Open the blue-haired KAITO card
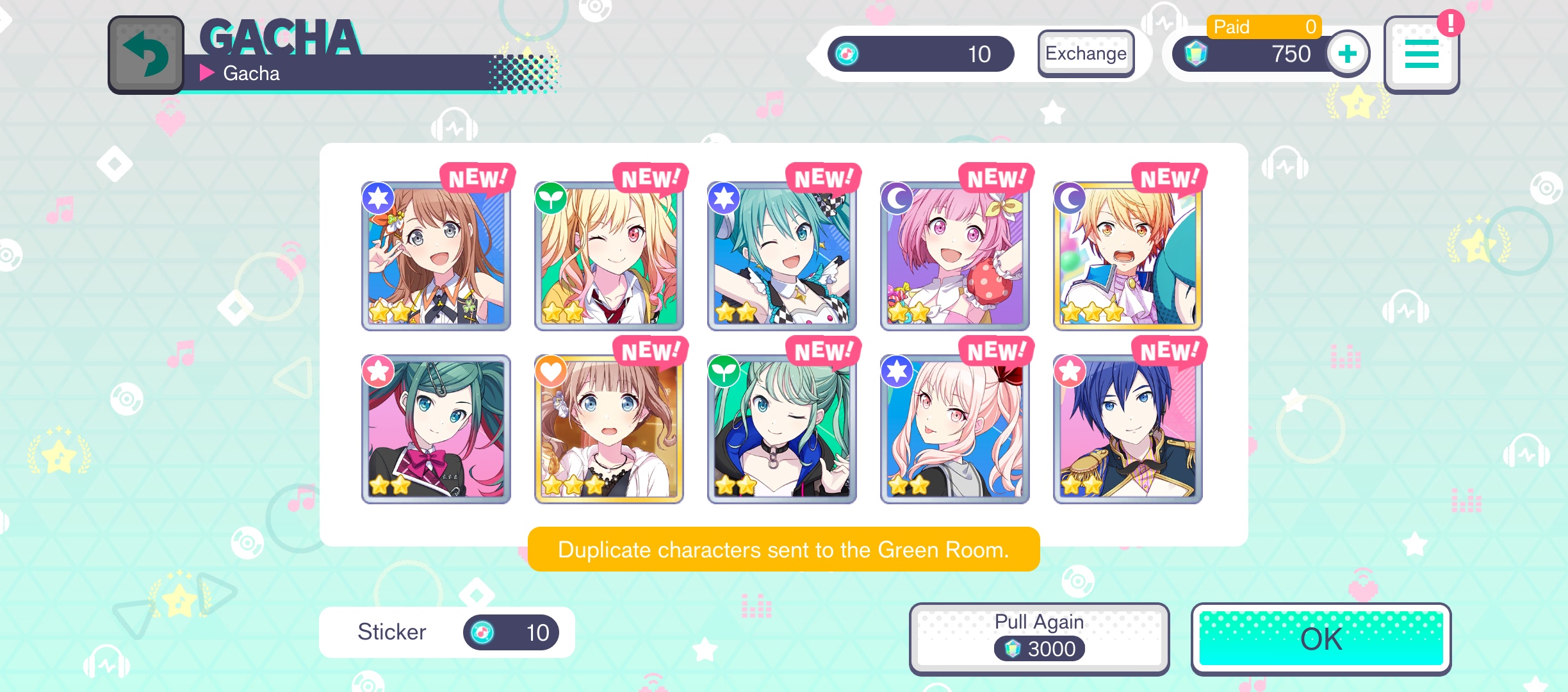The image size is (1568, 692). tap(1127, 428)
